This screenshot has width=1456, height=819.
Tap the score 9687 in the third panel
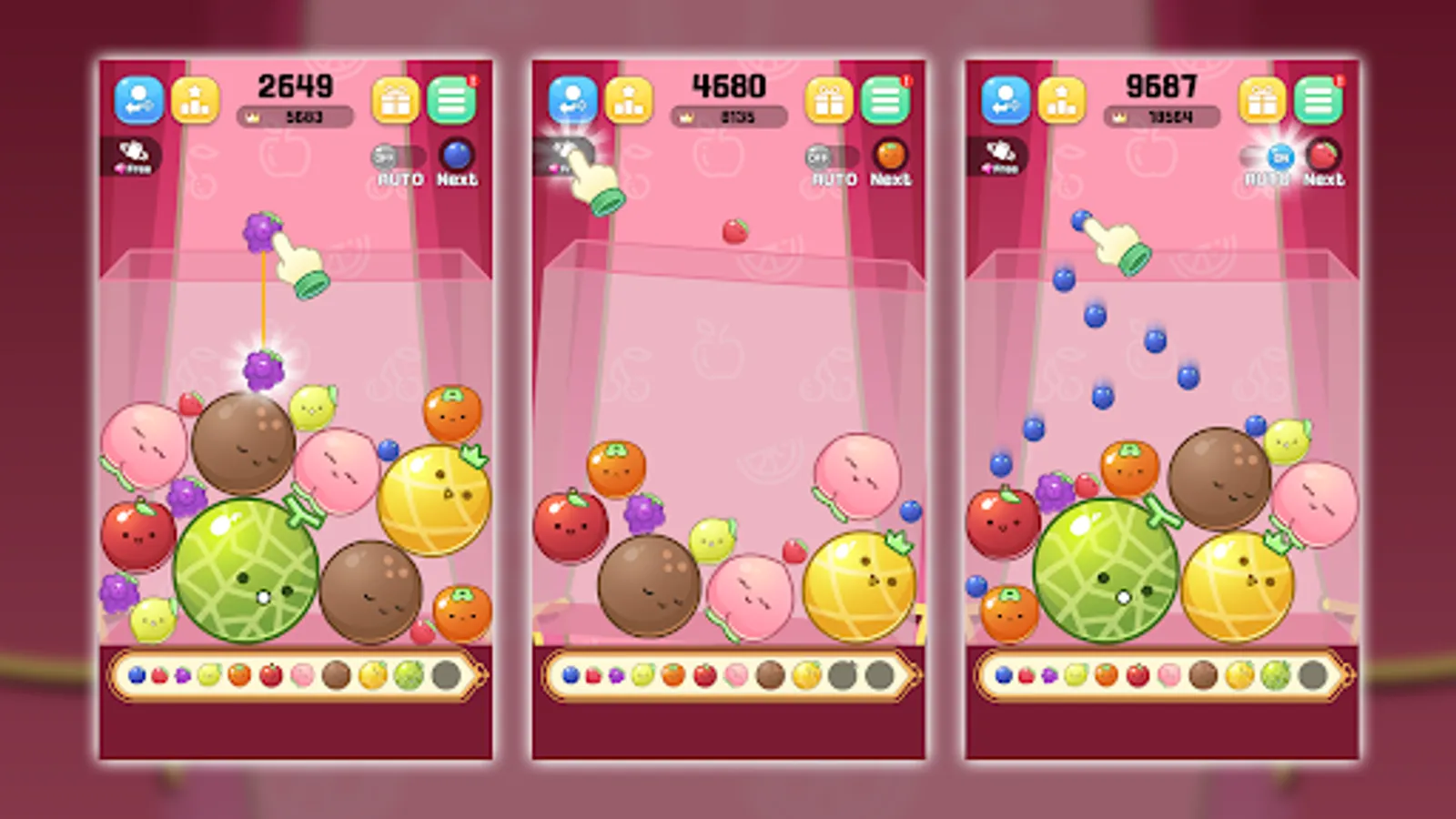(1162, 87)
